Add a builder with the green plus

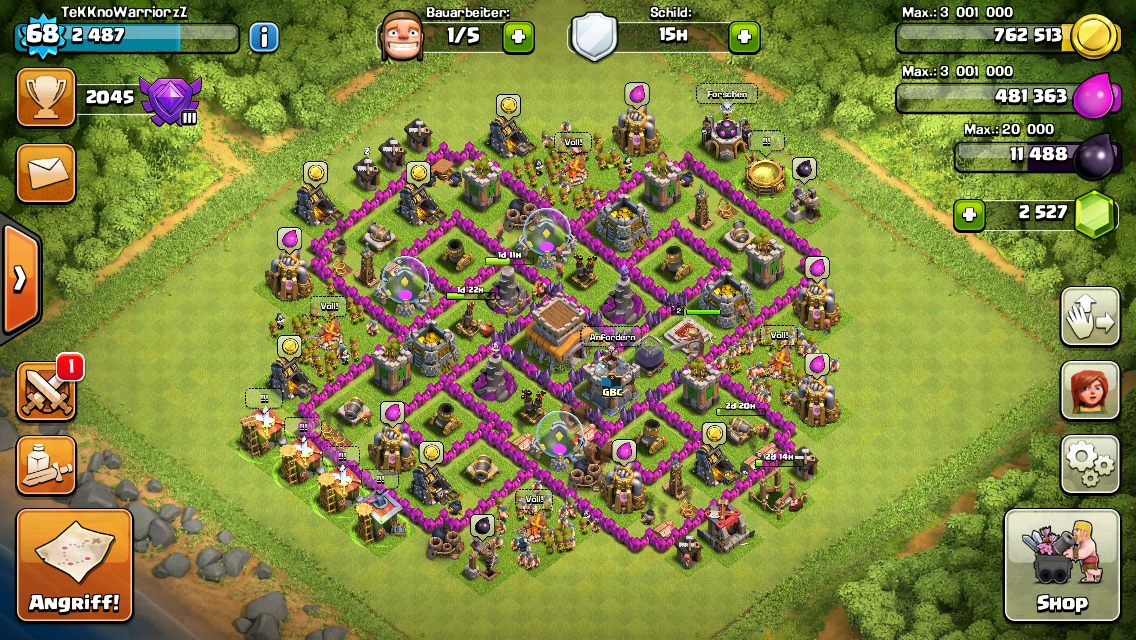[518, 38]
